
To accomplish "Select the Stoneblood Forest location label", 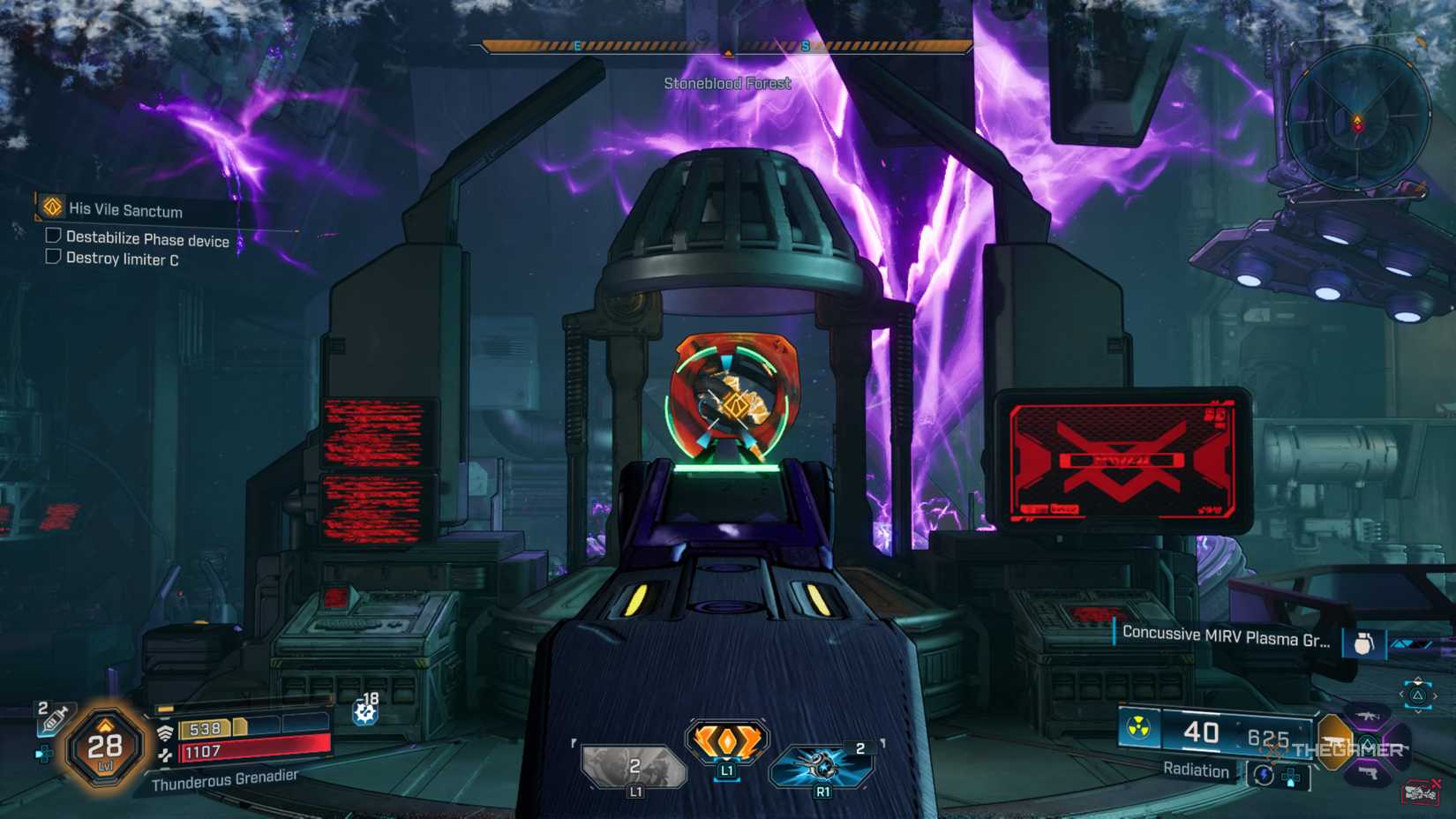I will pos(728,83).
